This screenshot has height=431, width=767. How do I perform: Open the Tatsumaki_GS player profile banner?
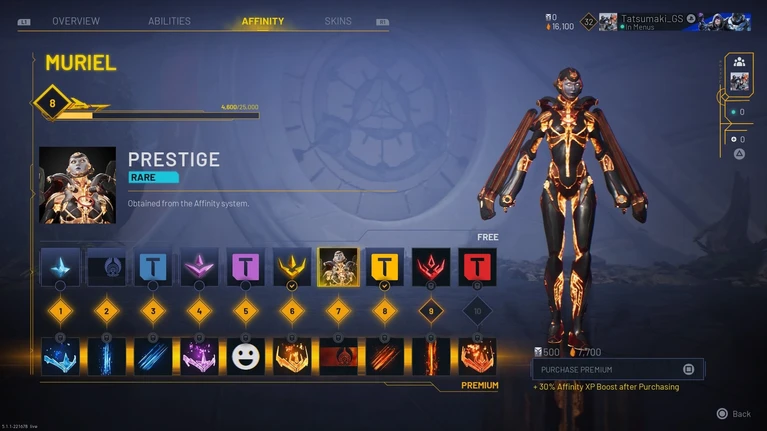tap(672, 22)
